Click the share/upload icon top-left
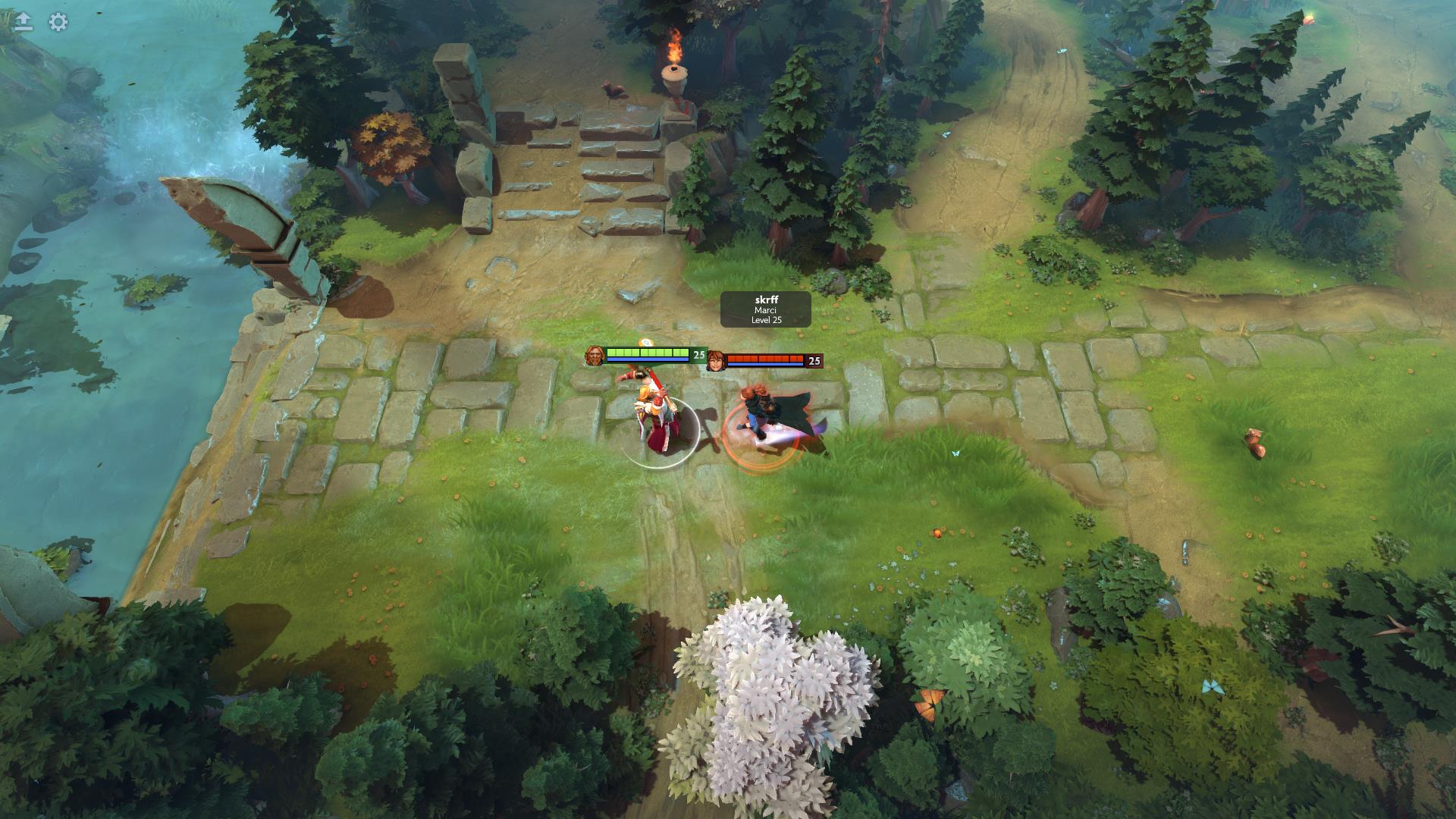The height and width of the screenshot is (819, 1456). (x=23, y=19)
